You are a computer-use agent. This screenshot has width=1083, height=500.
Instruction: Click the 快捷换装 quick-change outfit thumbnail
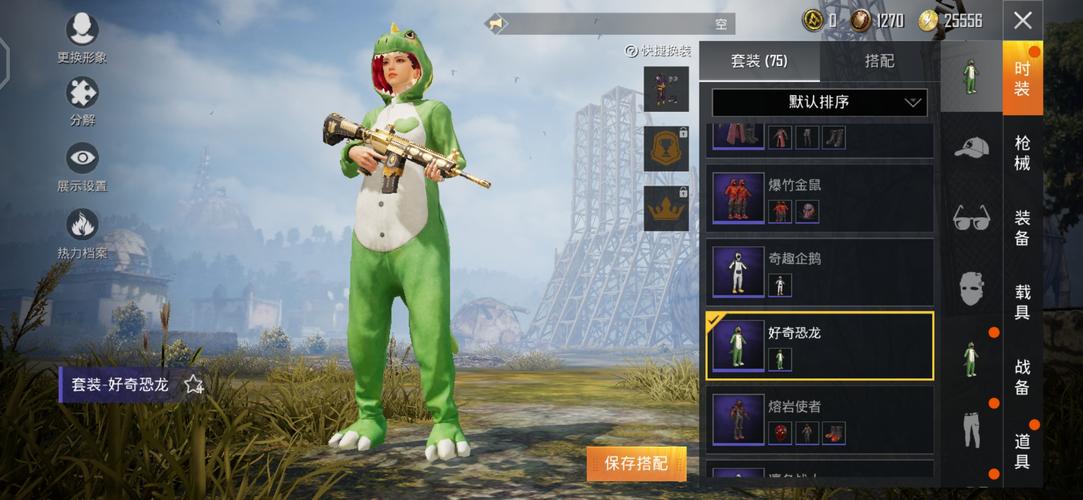(665, 89)
